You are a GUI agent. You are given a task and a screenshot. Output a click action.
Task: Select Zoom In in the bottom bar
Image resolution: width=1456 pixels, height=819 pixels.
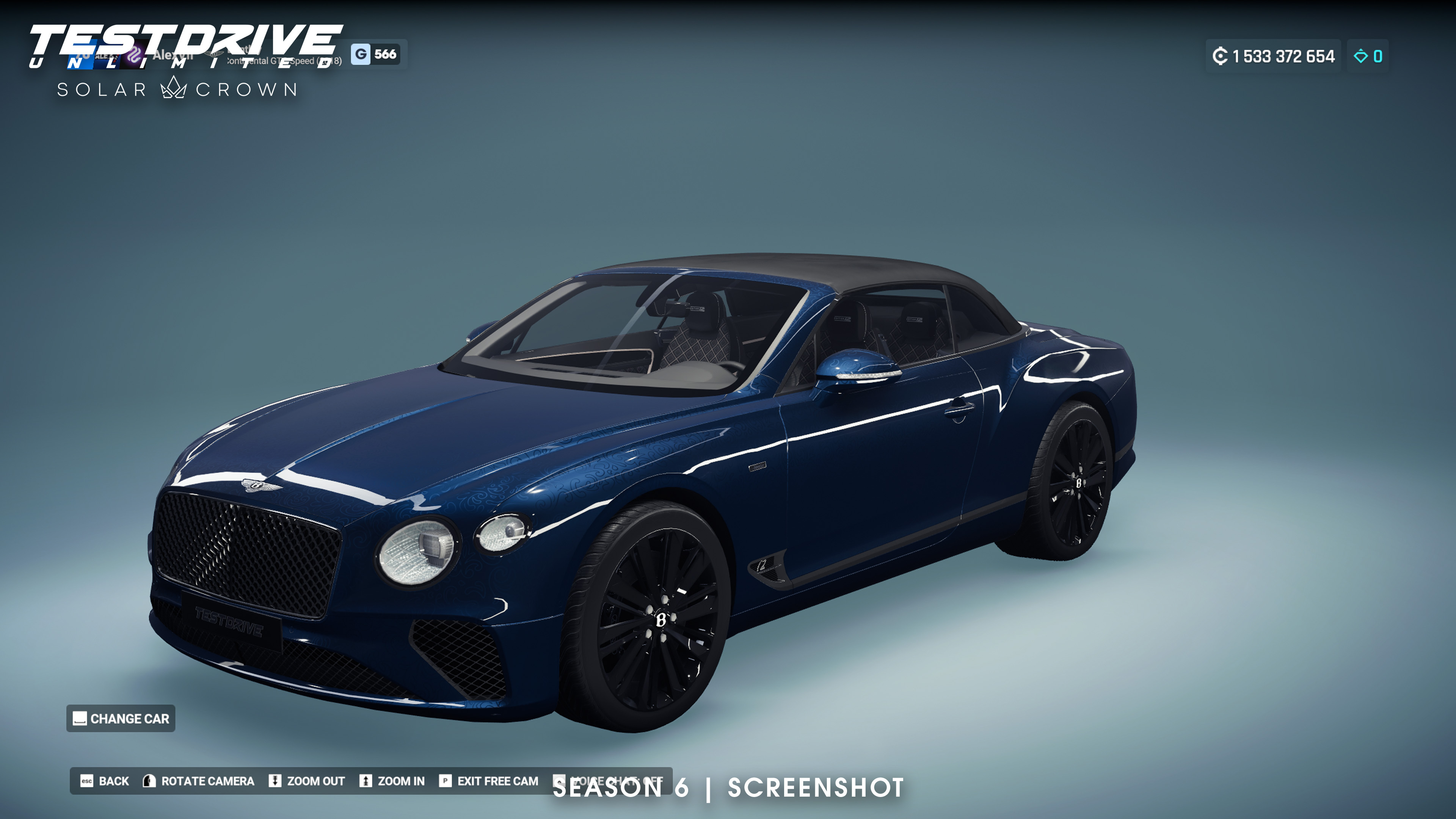click(392, 781)
